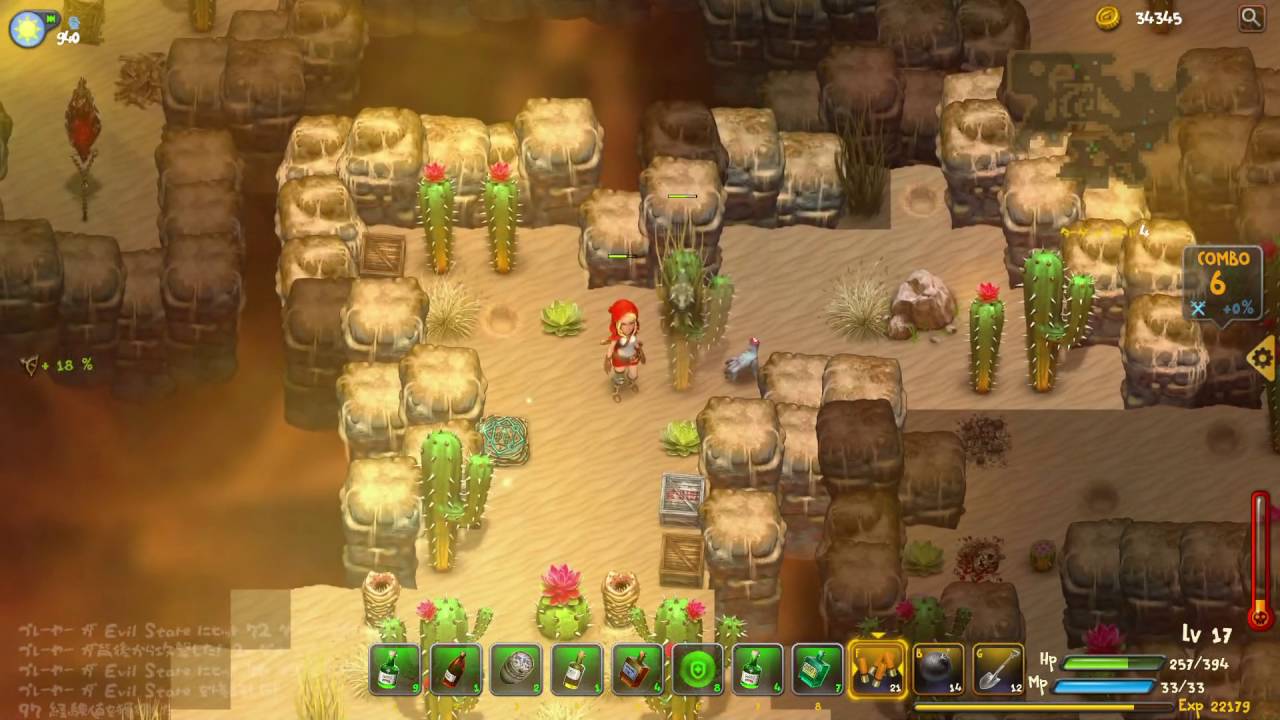
Task: Select the red wine bottle slot
Action: coord(456,669)
